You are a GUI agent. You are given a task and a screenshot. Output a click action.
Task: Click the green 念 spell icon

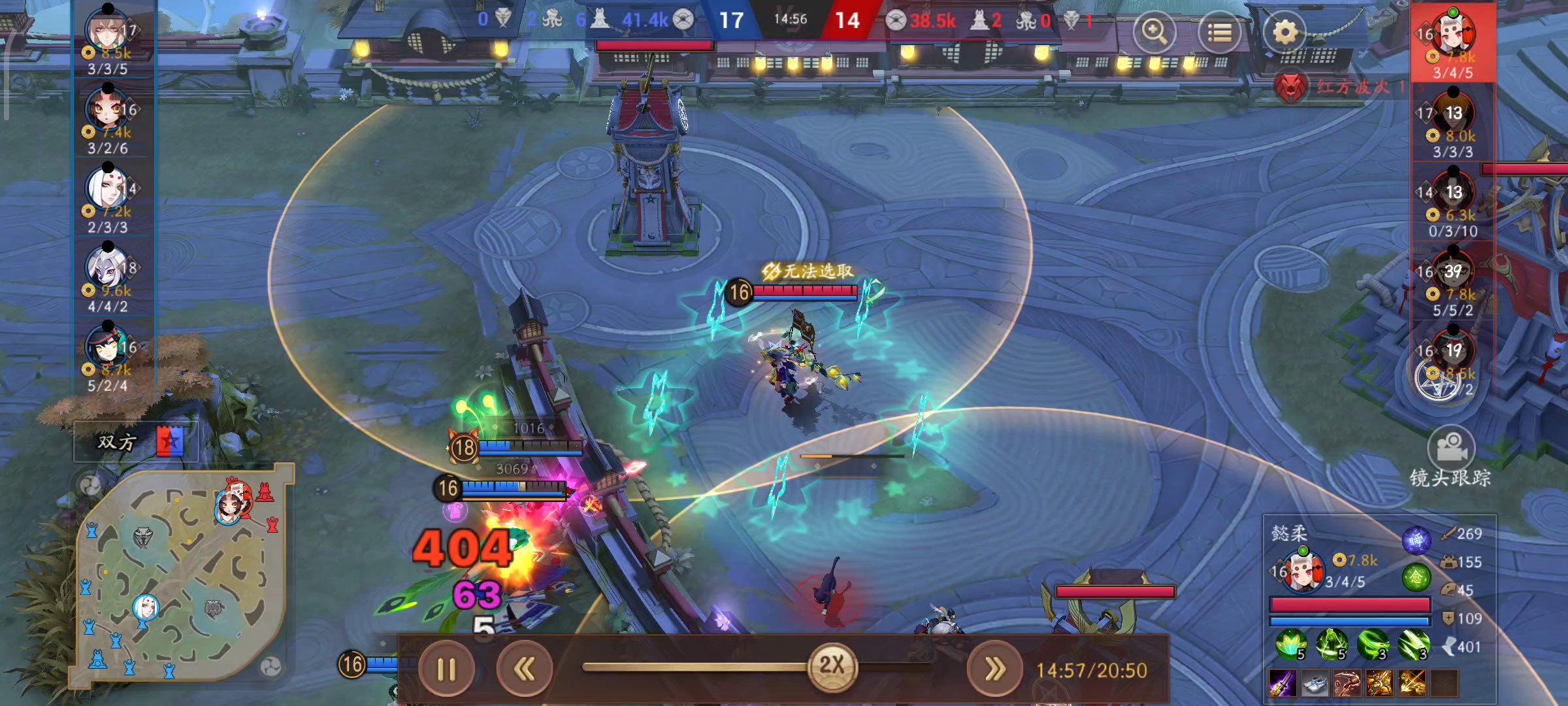pyautogui.click(x=1416, y=577)
